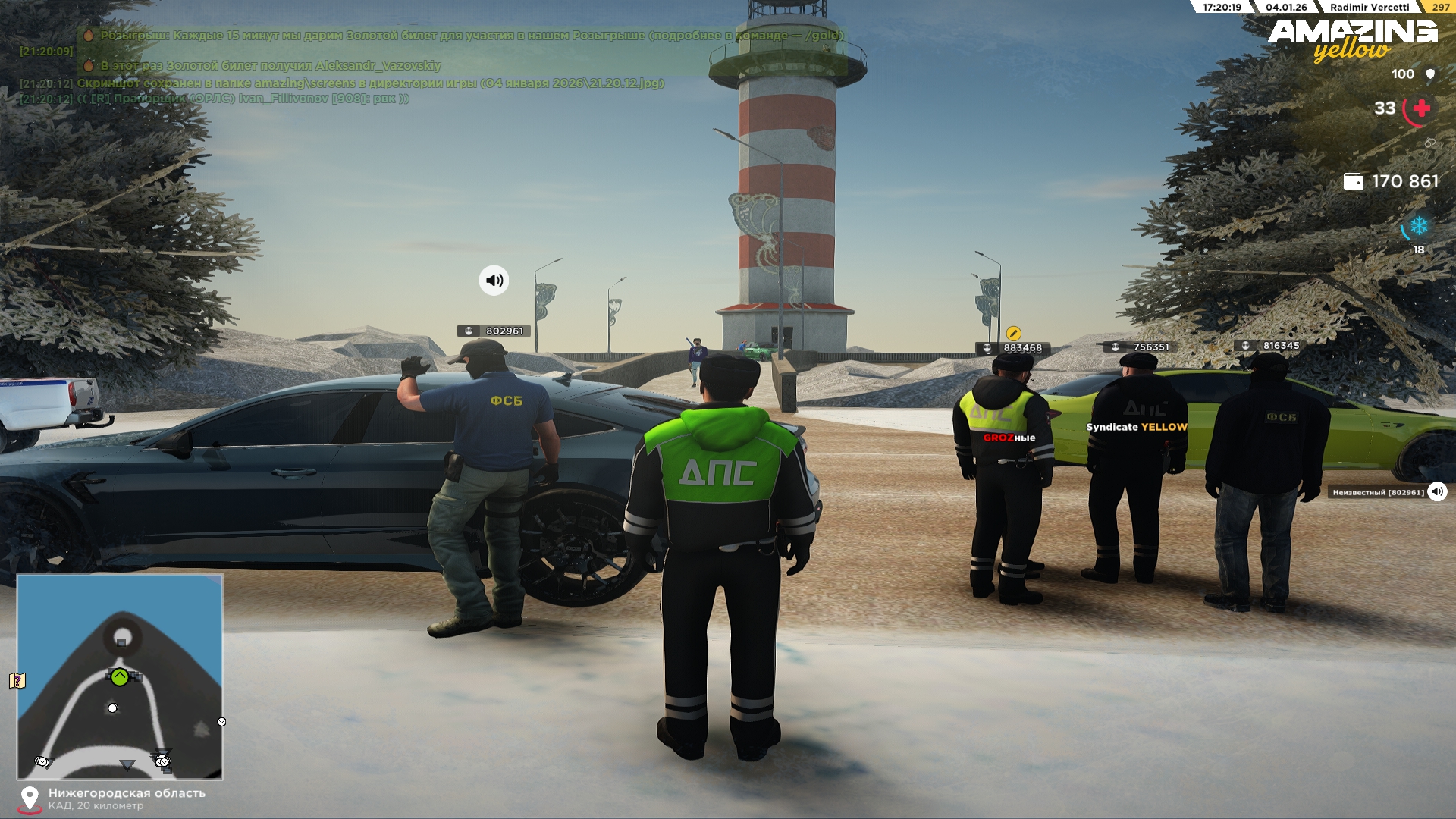Click the location pin by Нижегородская область
The image size is (1456, 819).
click(30, 799)
